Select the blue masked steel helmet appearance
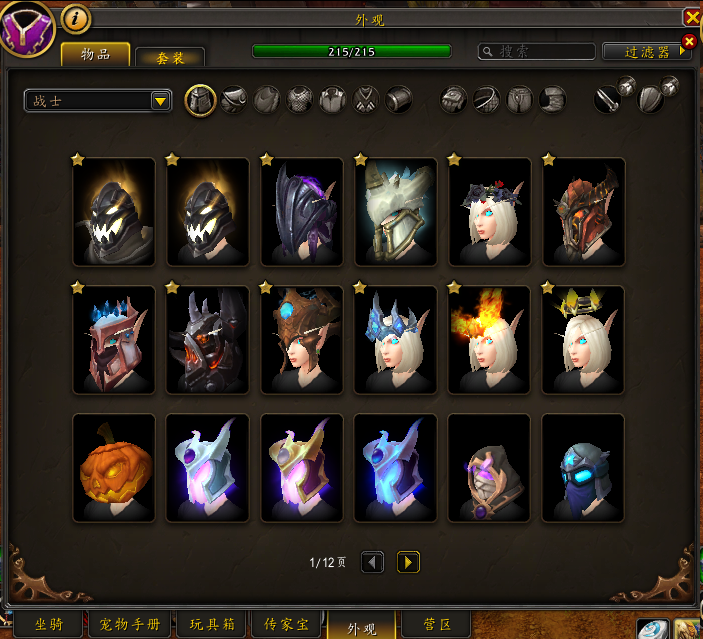The height and width of the screenshot is (639, 703). coord(583,467)
